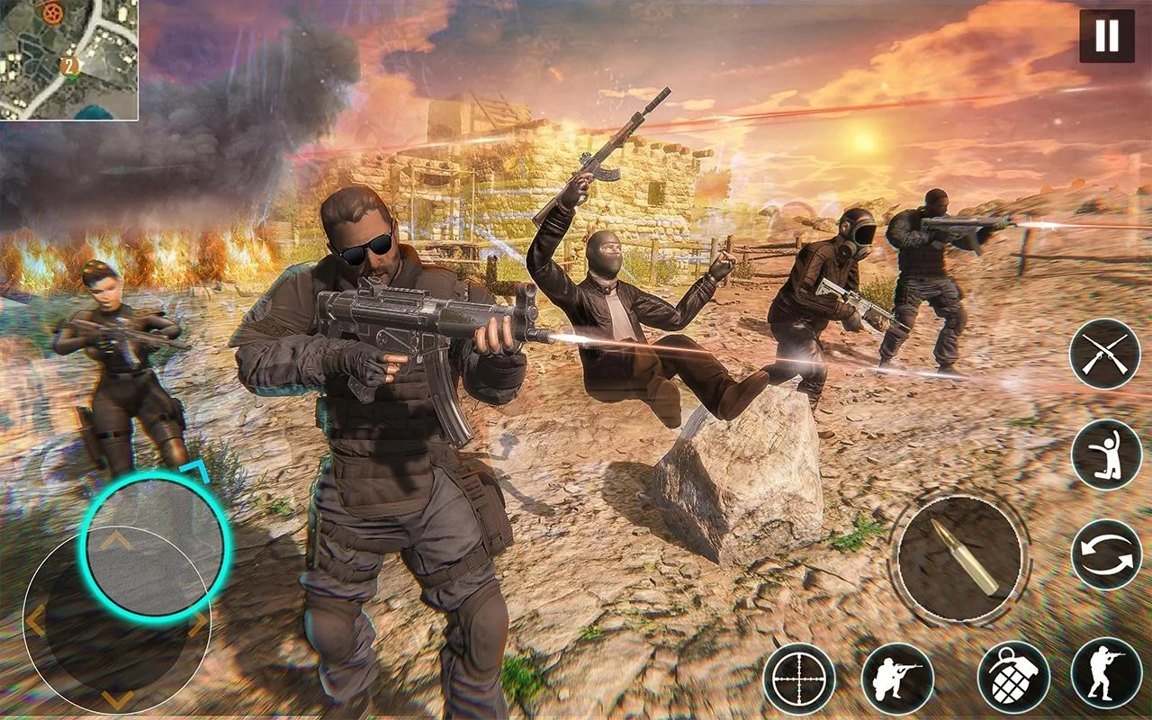Switch weapon with crossed rifles icon
1152x720 pixels.
(1105, 355)
